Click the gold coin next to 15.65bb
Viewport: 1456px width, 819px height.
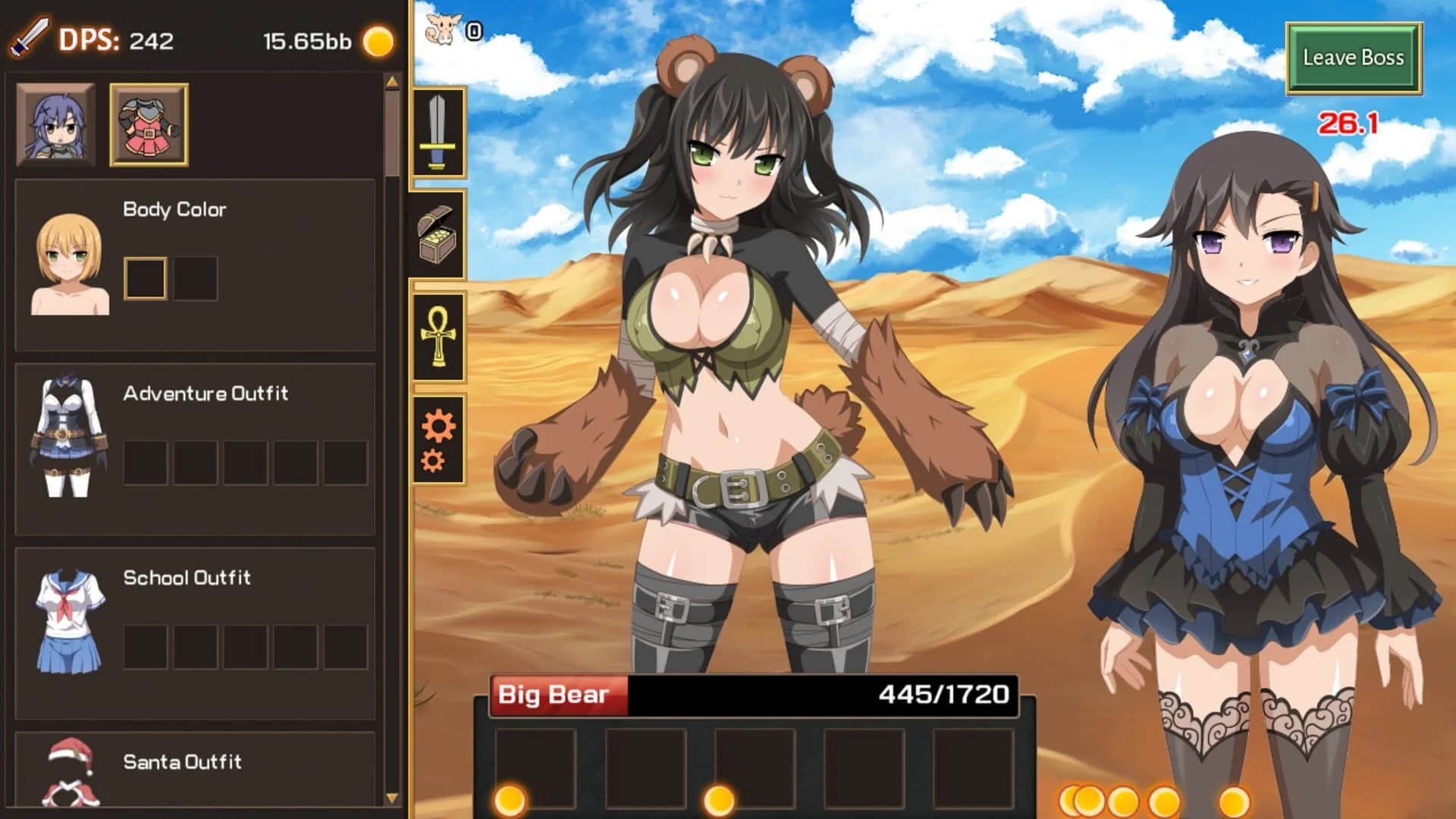pyautogui.click(x=378, y=43)
